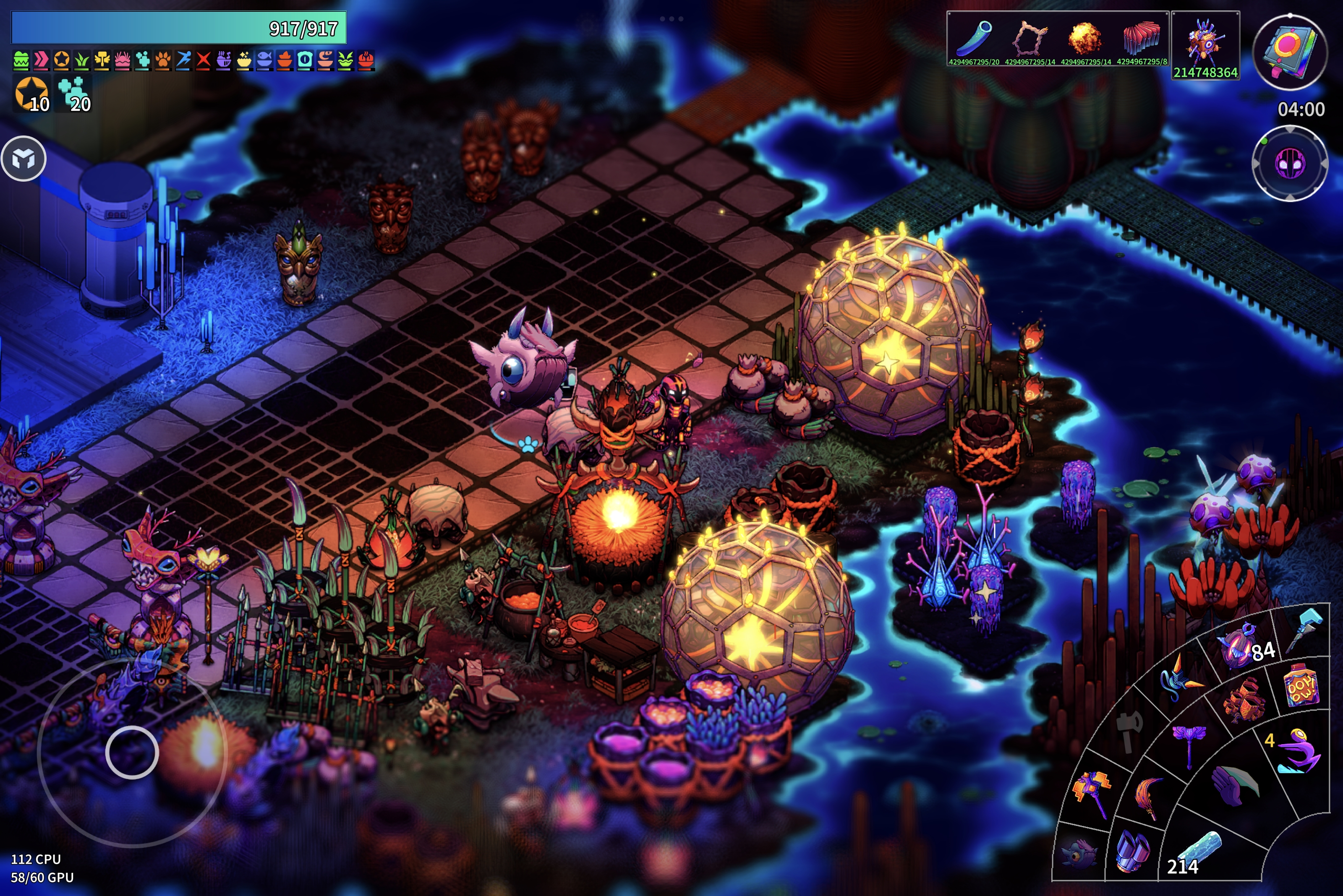Screen dimensions: 1343x896
Task: Select the purple hand with leaf slot
Action: pyautogui.click(x=1234, y=785)
